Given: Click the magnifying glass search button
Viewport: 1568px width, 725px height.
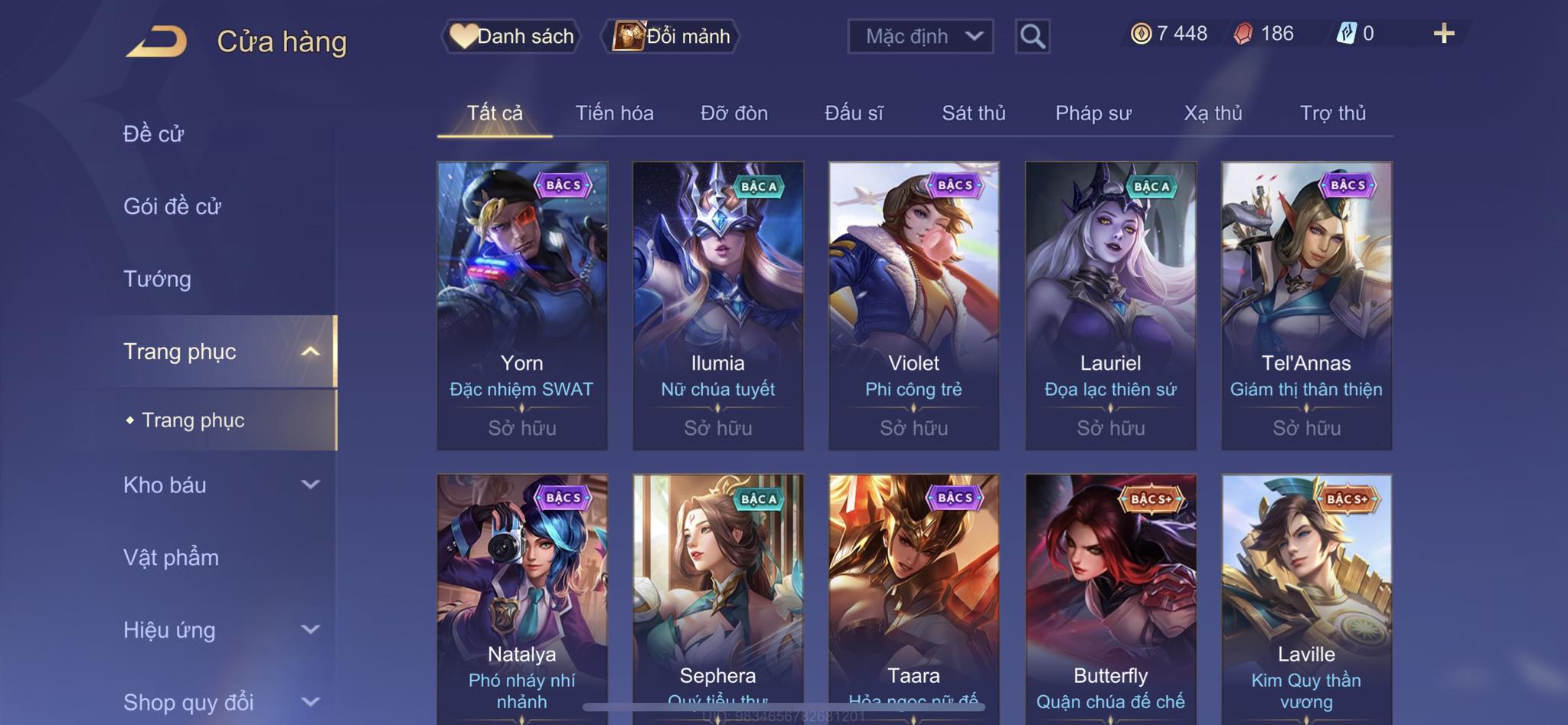Looking at the screenshot, I should pyautogui.click(x=1032, y=36).
